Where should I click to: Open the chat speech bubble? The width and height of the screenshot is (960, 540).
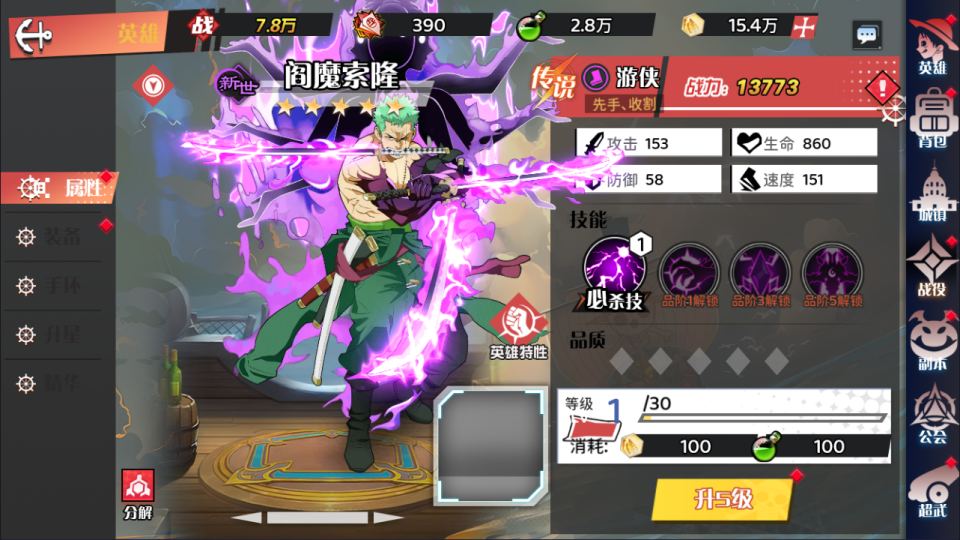click(867, 35)
